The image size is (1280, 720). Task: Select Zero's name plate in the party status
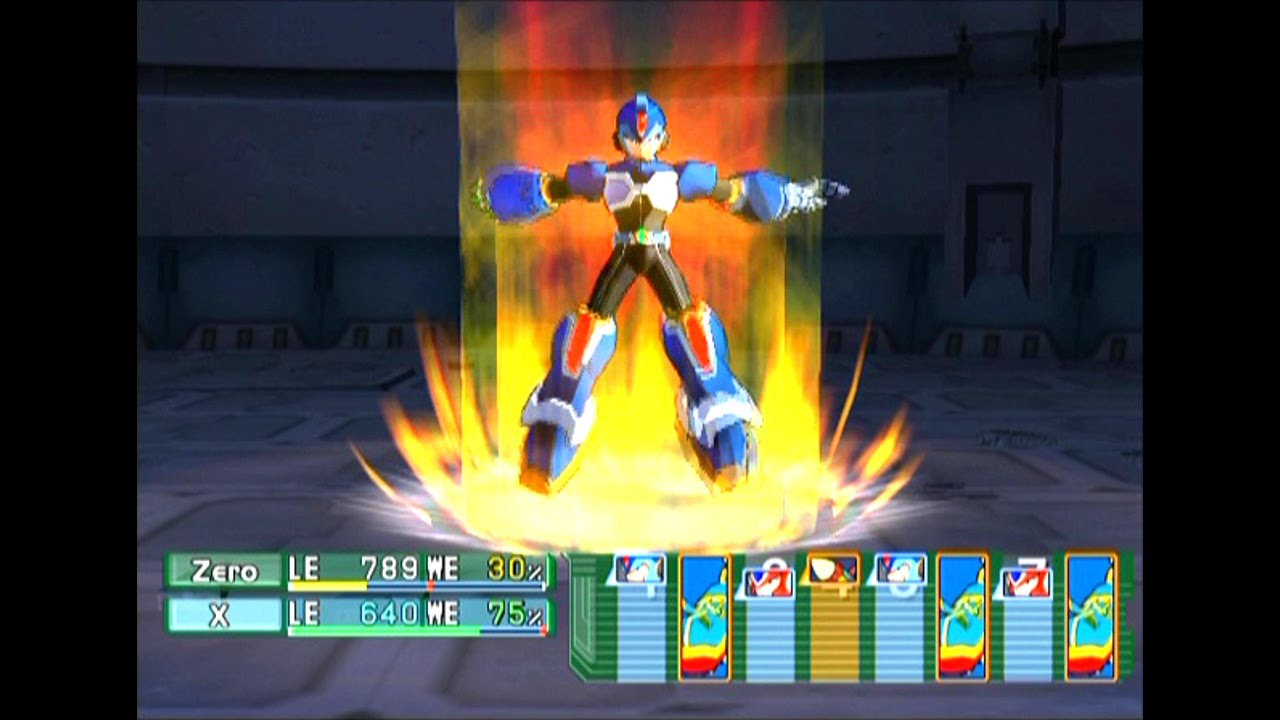[225, 571]
